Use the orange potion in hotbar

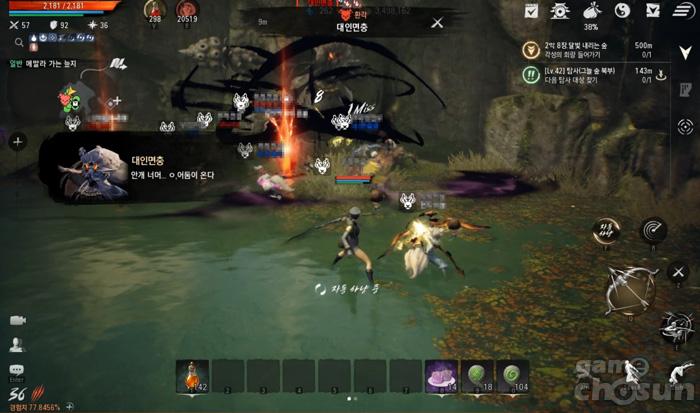click(193, 375)
